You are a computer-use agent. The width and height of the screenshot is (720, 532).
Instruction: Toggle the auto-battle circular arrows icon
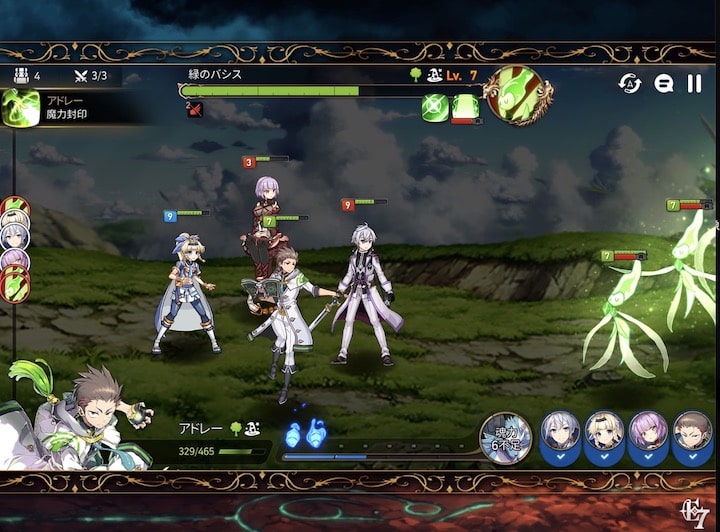coord(631,84)
